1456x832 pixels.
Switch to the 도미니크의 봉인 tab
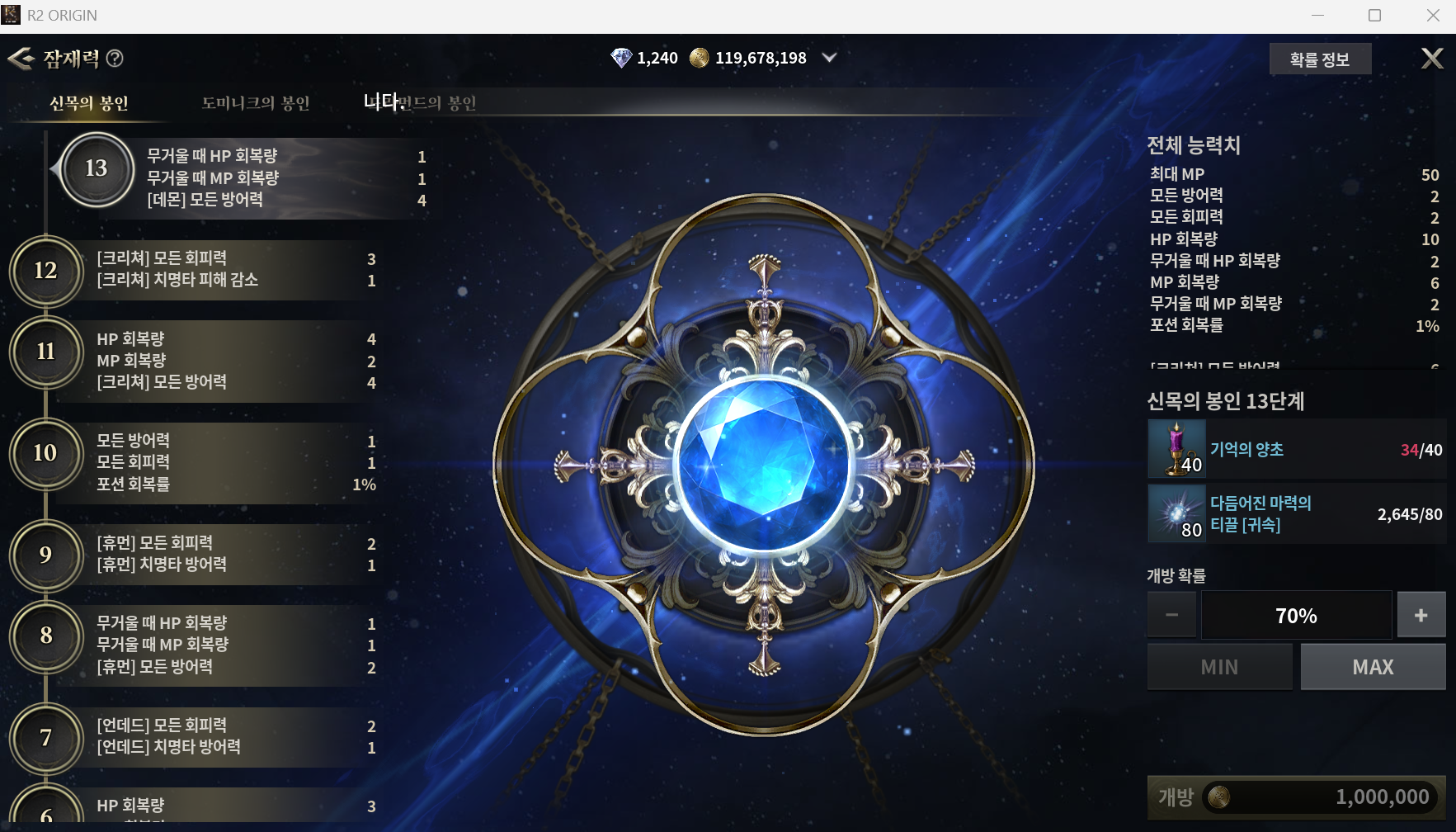[256, 103]
